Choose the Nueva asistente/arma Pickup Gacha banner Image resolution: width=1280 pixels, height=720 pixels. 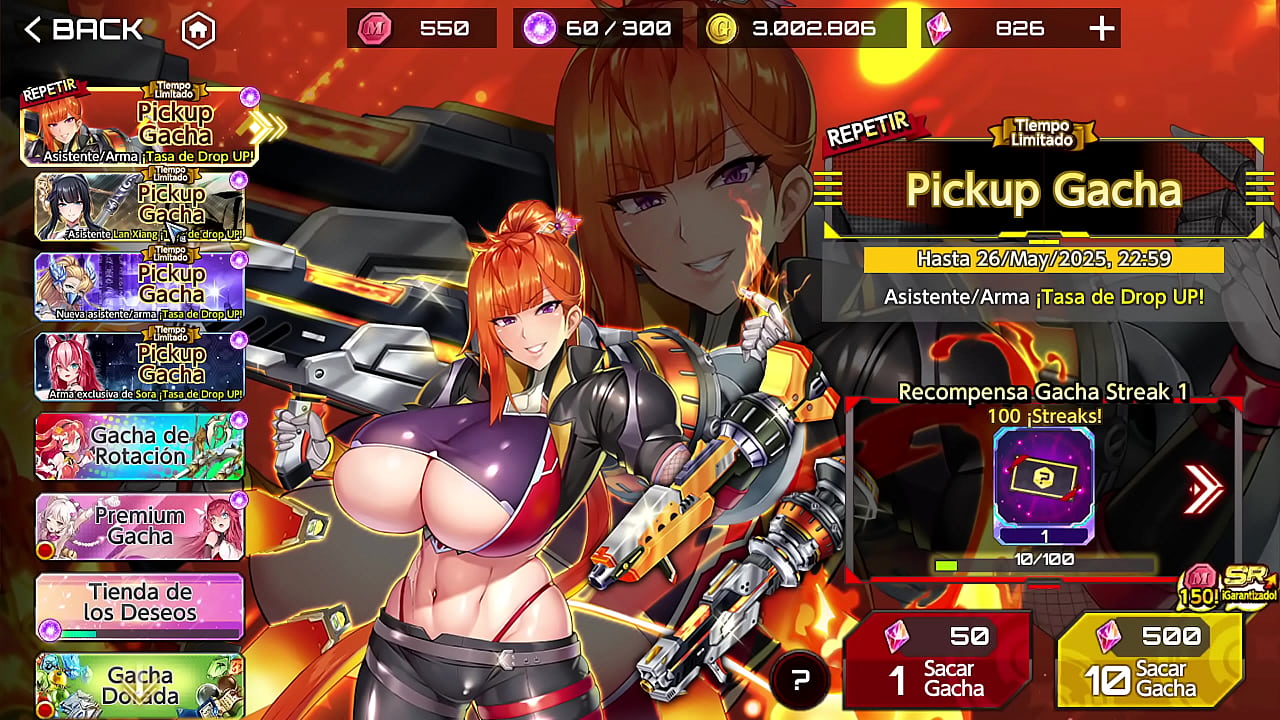click(x=140, y=287)
